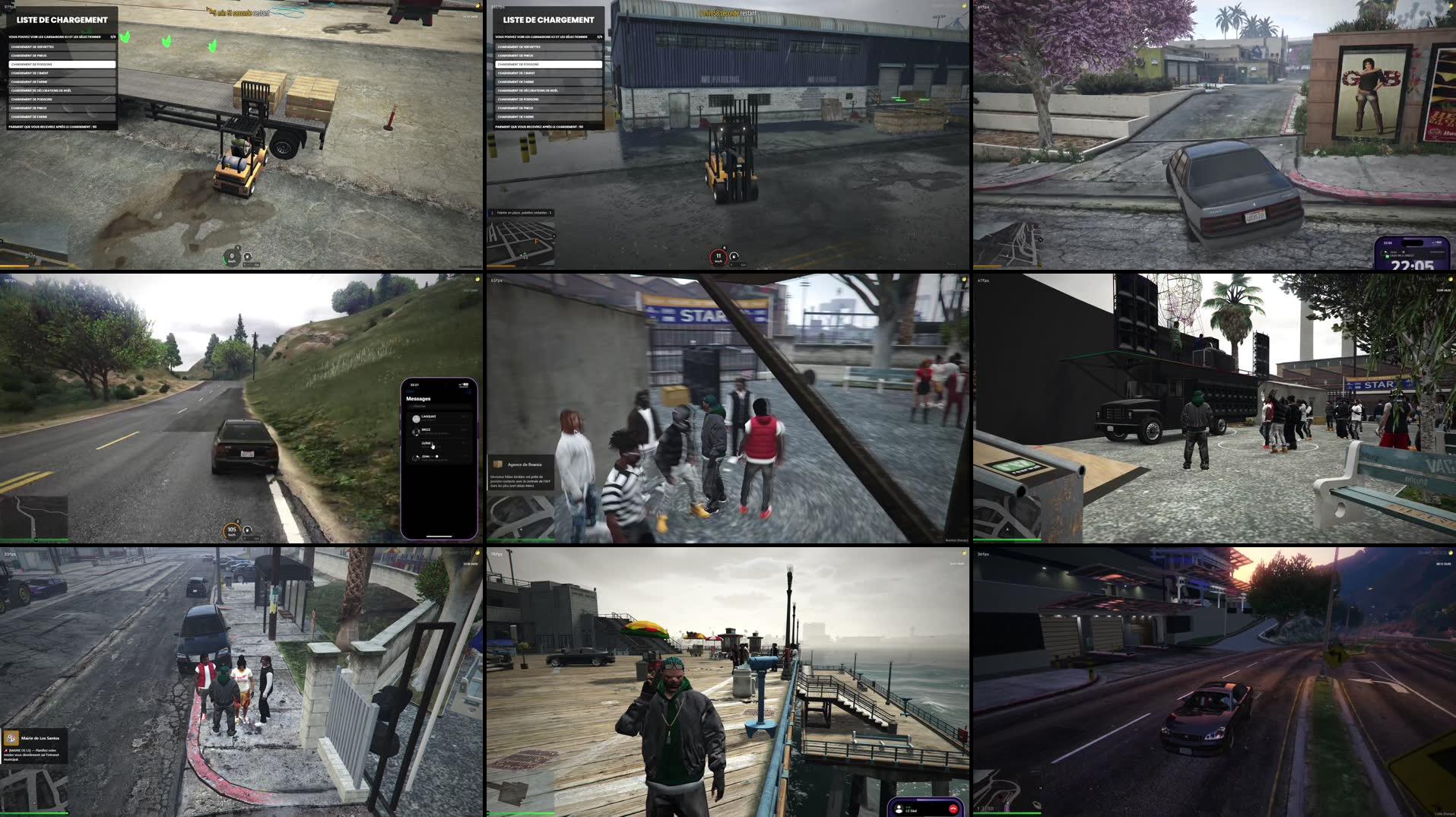
Task: Tap the signal strength icon on the phone
Action: pyautogui.click(x=462, y=383)
